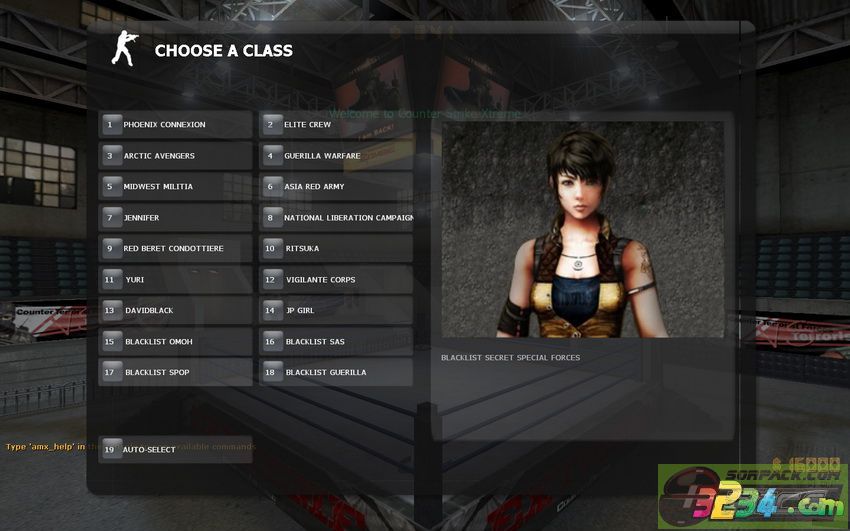Select the Phoenix Connexion class
The height and width of the screenshot is (531, 850).
175,125
